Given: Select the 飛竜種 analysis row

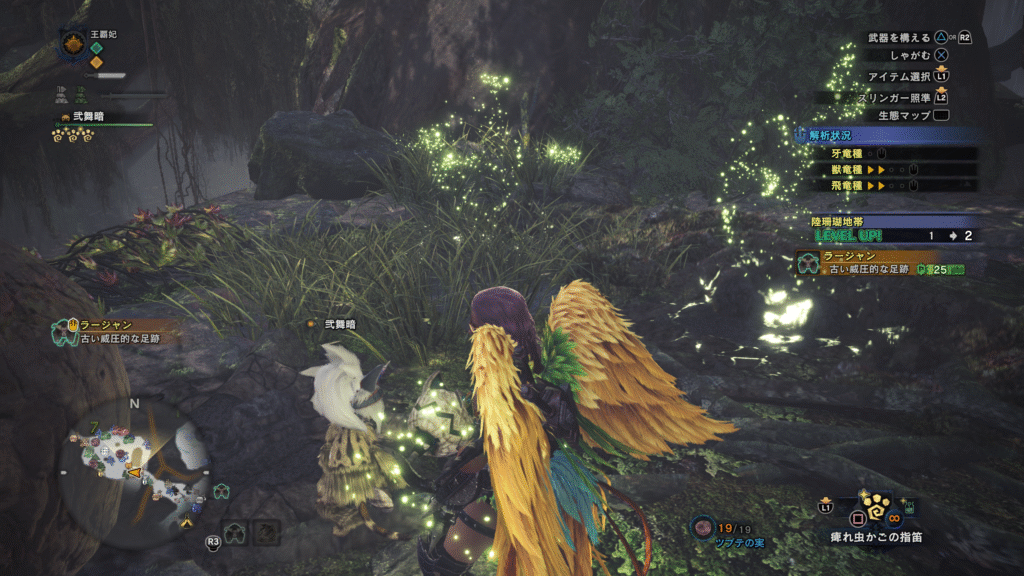Looking at the screenshot, I should tap(890, 185).
